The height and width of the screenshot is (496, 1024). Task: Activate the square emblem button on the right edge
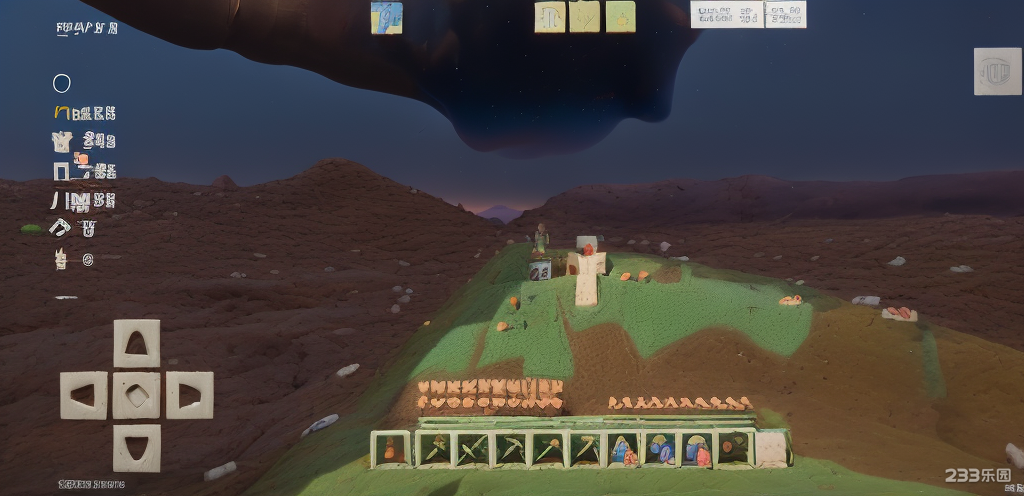coord(997,71)
